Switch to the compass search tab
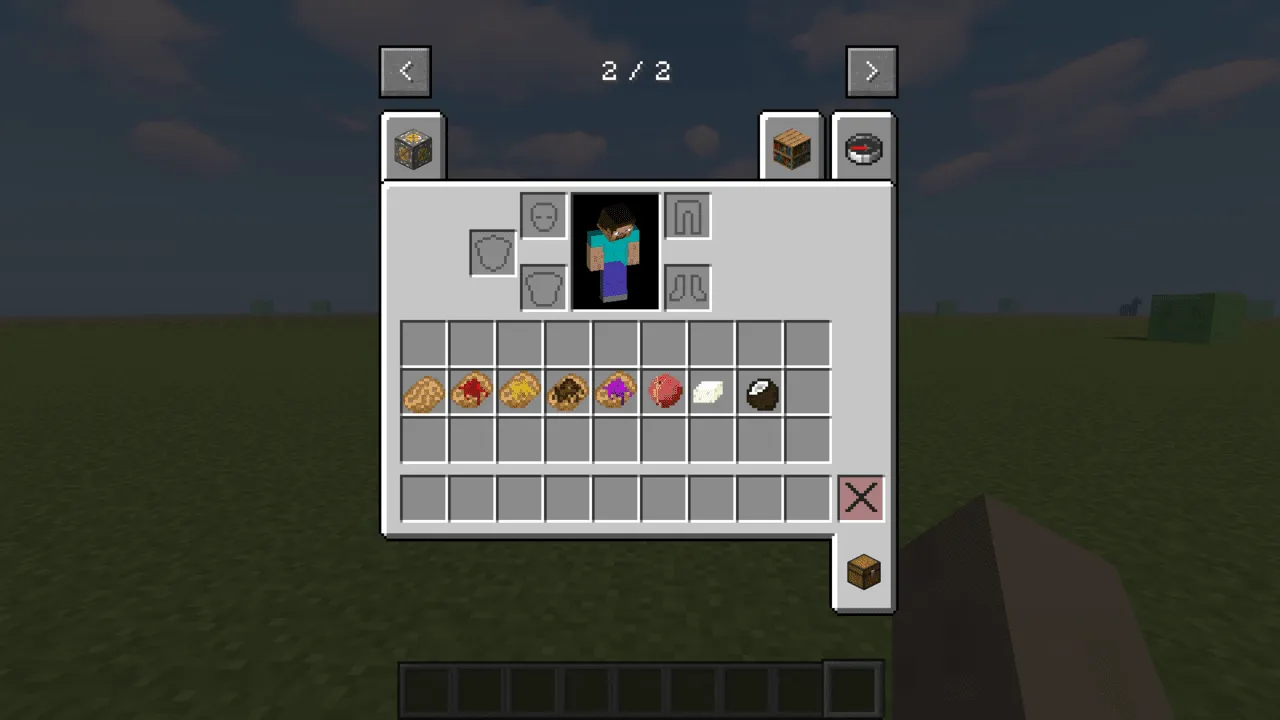This screenshot has width=1280, height=720. [864, 146]
